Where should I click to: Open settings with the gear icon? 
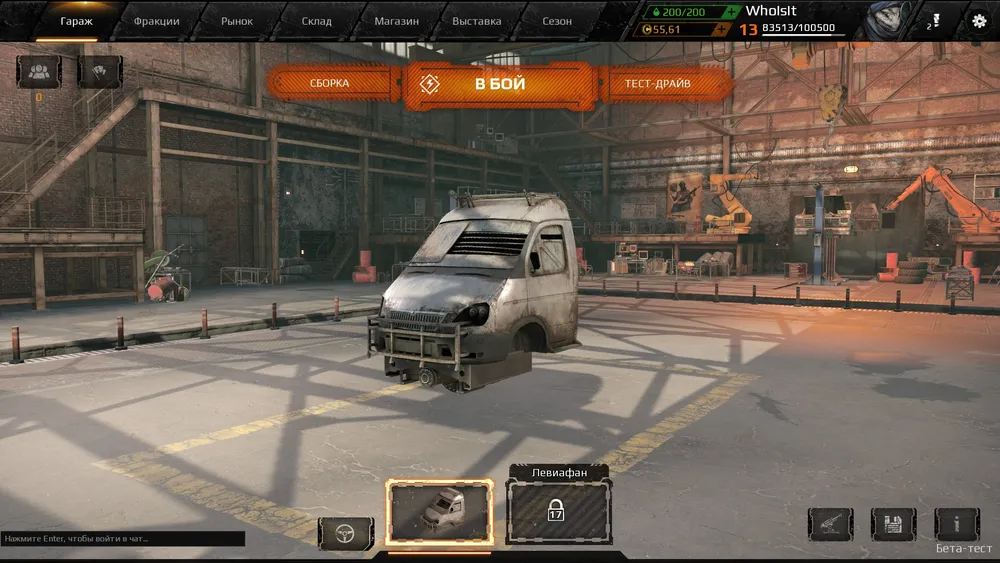(x=979, y=21)
